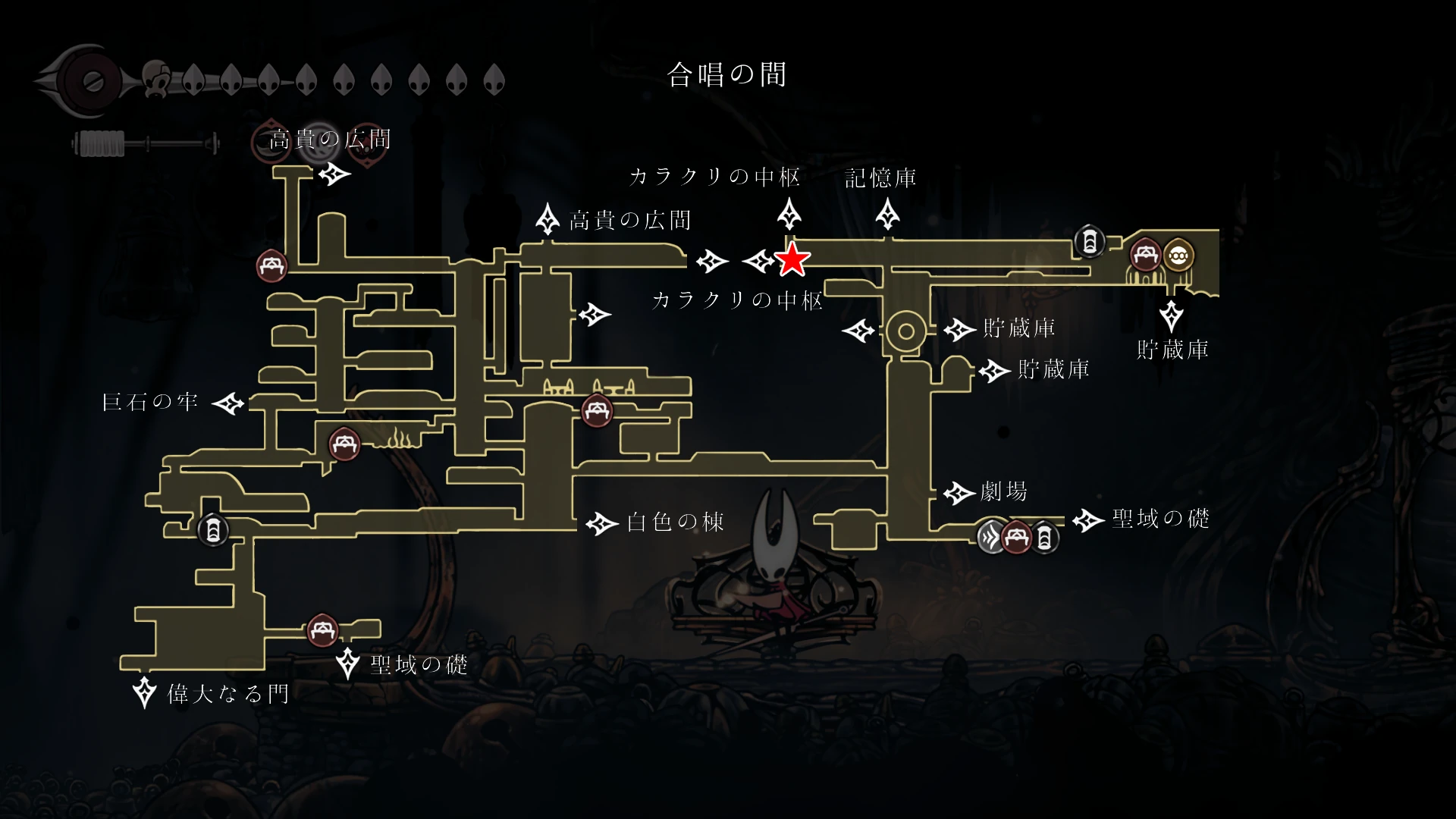Viewport: 1456px width, 819px height.
Task: Click the upward カラクリの中枢 arrow marker
Action: click(x=790, y=213)
